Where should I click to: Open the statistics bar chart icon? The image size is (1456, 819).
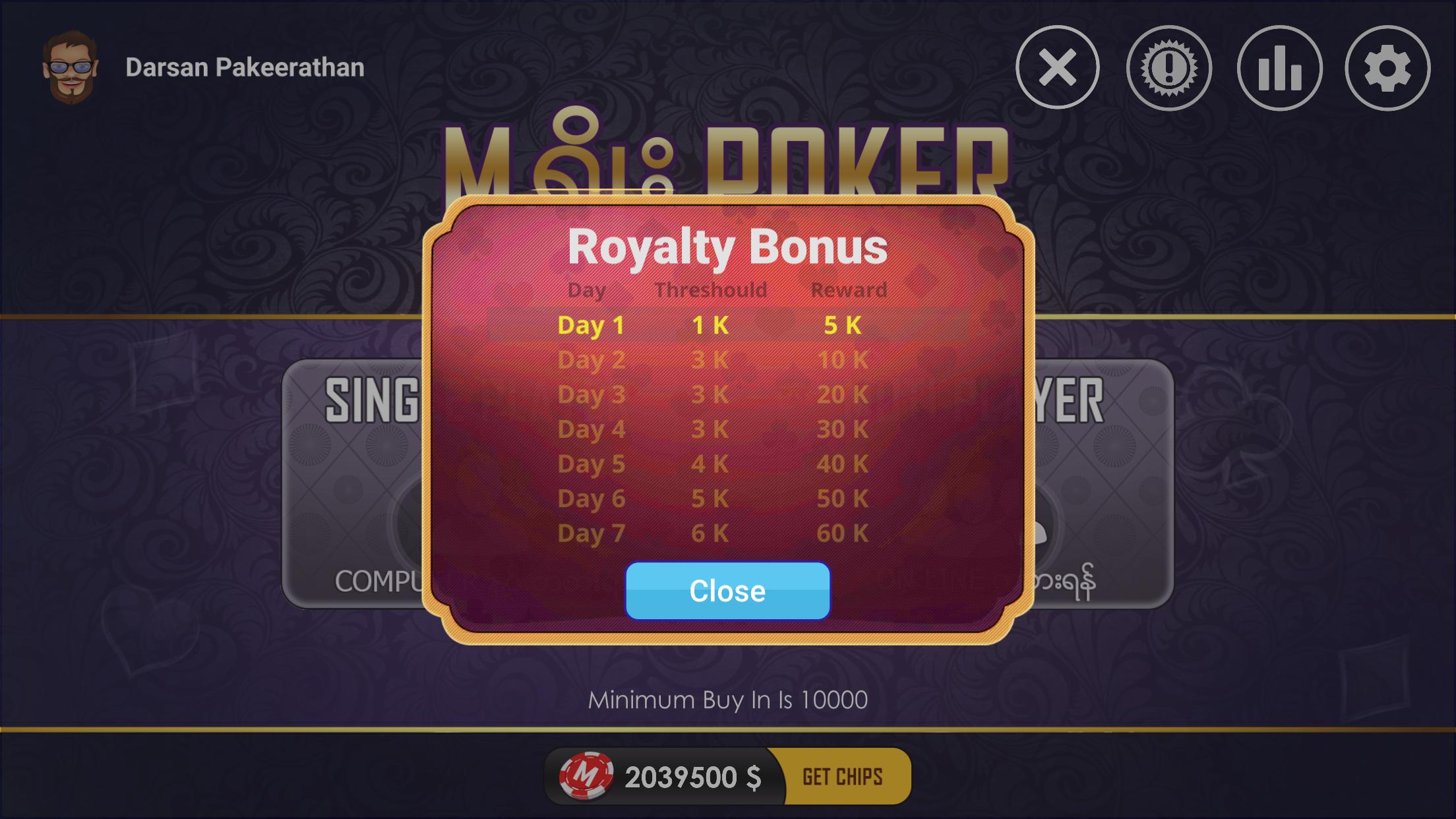point(1277,69)
